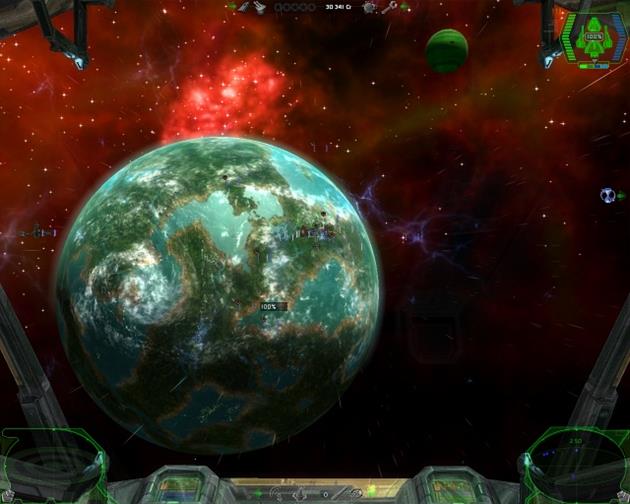Select the gear icon beside the credits

pyautogui.click(x=369, y=7)
